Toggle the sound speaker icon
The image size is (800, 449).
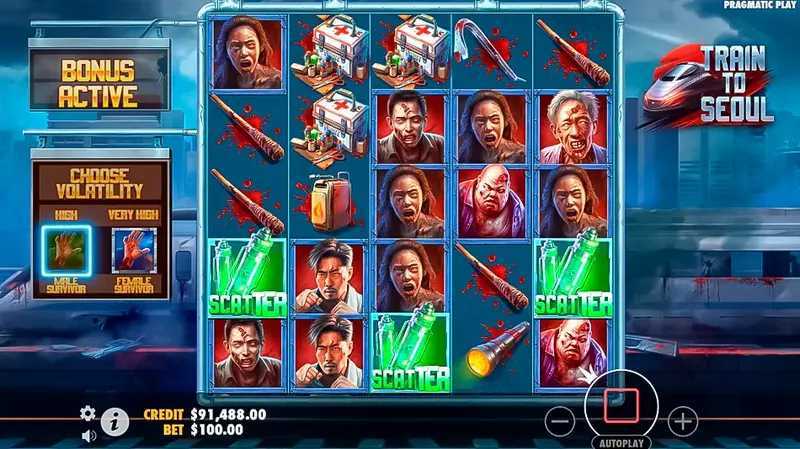88,435
